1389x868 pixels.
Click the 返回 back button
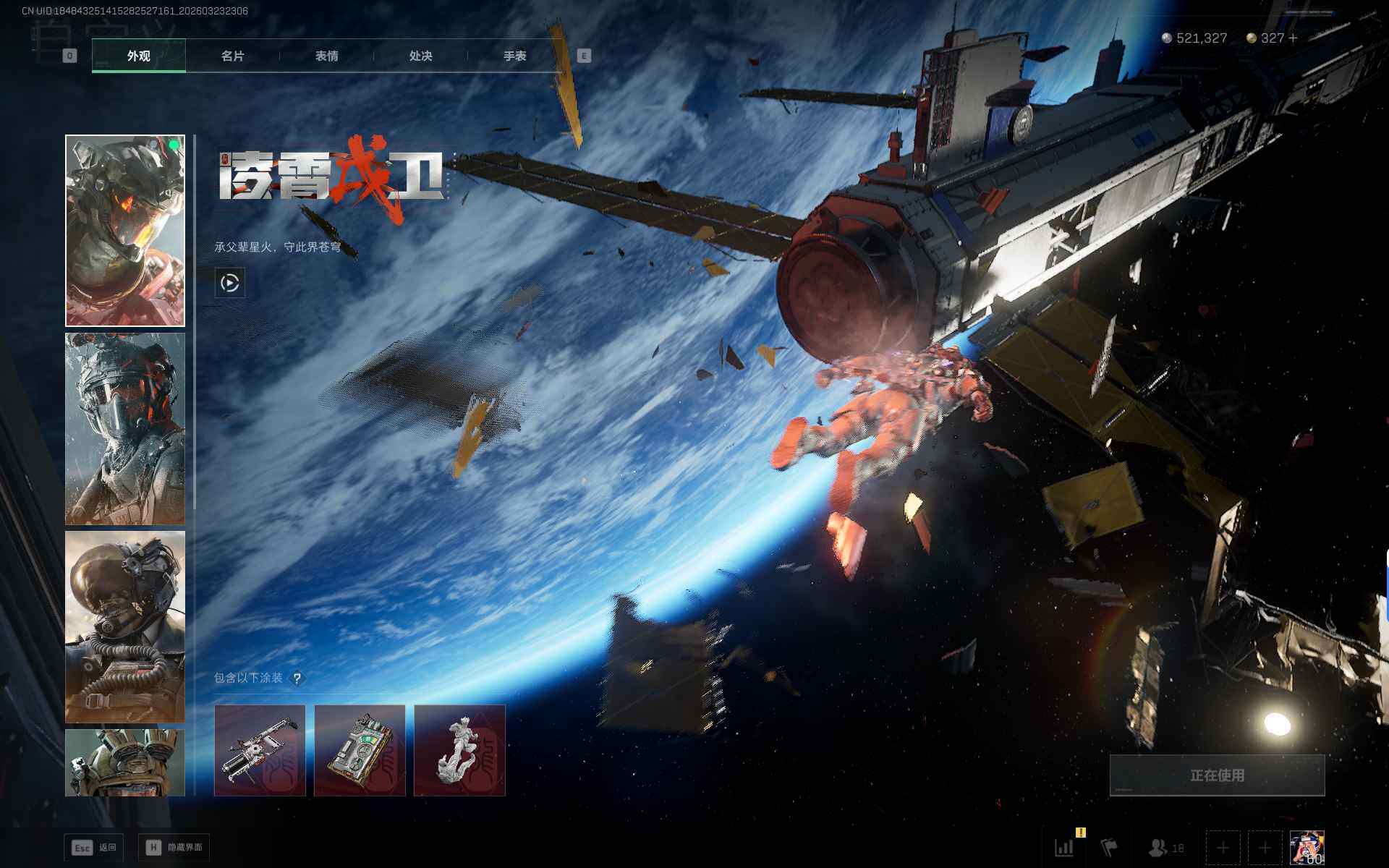[x=94, y=847]
